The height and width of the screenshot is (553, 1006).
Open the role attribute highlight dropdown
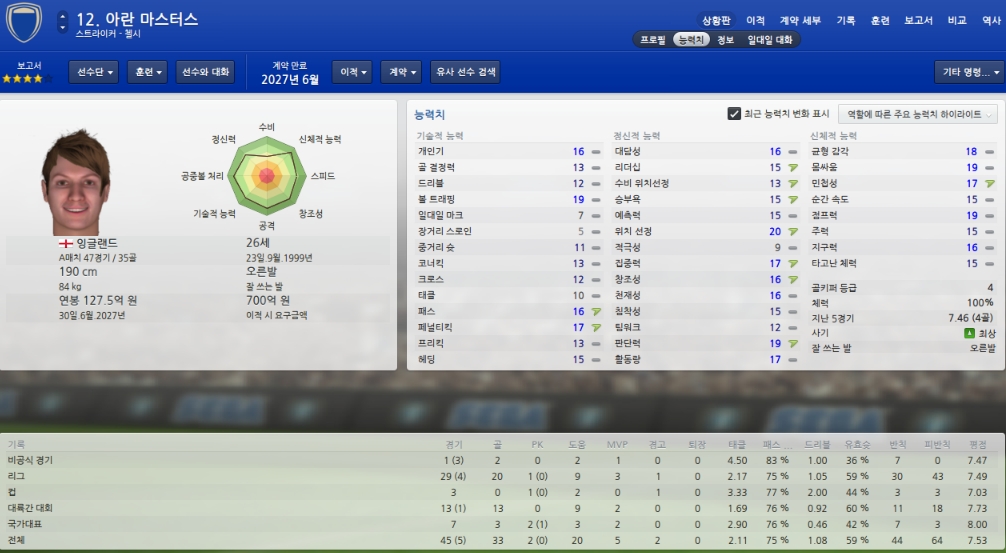tap(918, 114)
